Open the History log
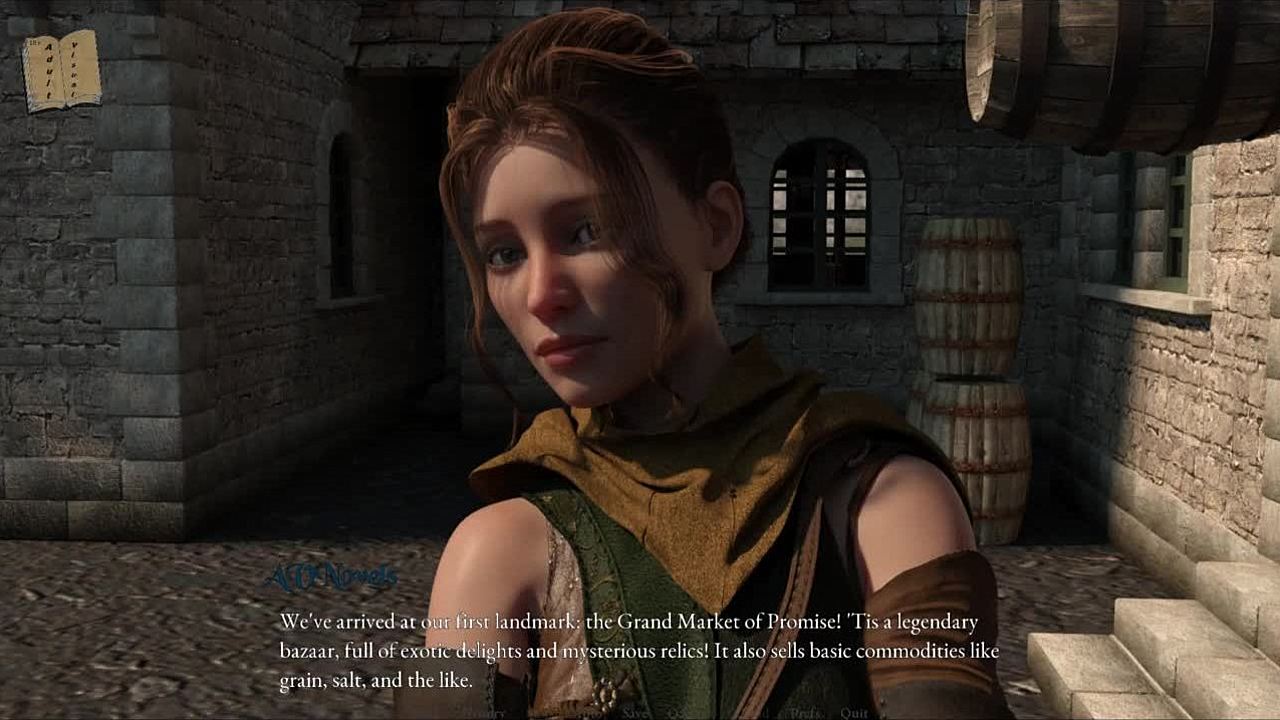 point(487,713)
